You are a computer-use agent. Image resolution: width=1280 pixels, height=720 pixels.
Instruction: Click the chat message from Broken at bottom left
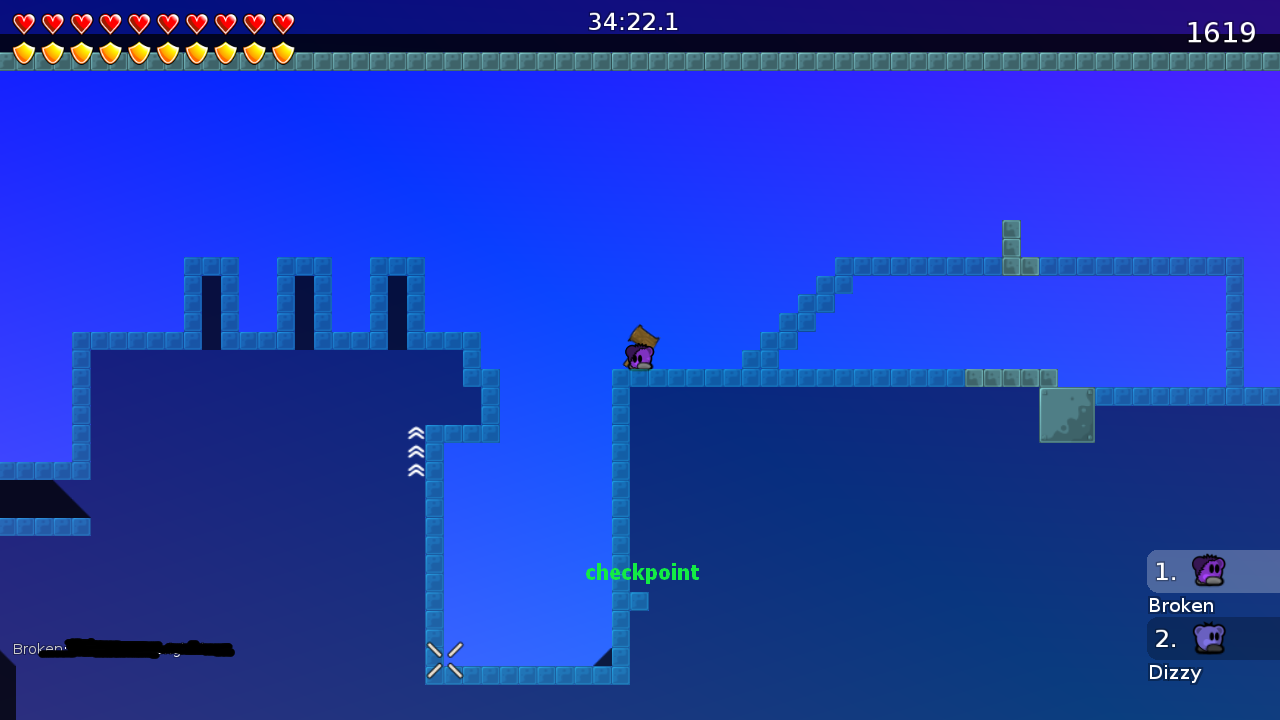(120, 649)
